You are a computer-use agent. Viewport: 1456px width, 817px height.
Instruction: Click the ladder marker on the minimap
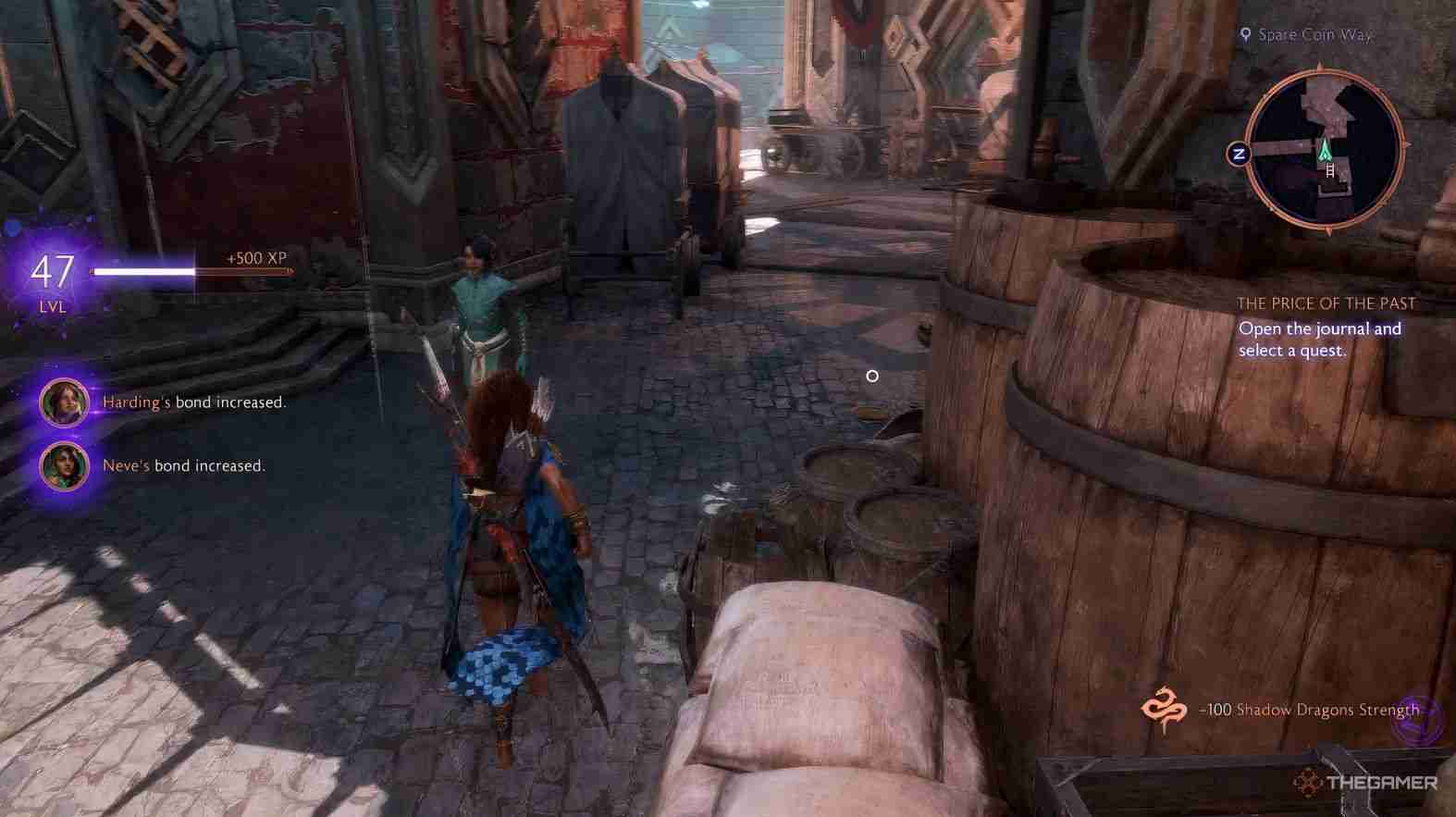tap(1329, 170)
